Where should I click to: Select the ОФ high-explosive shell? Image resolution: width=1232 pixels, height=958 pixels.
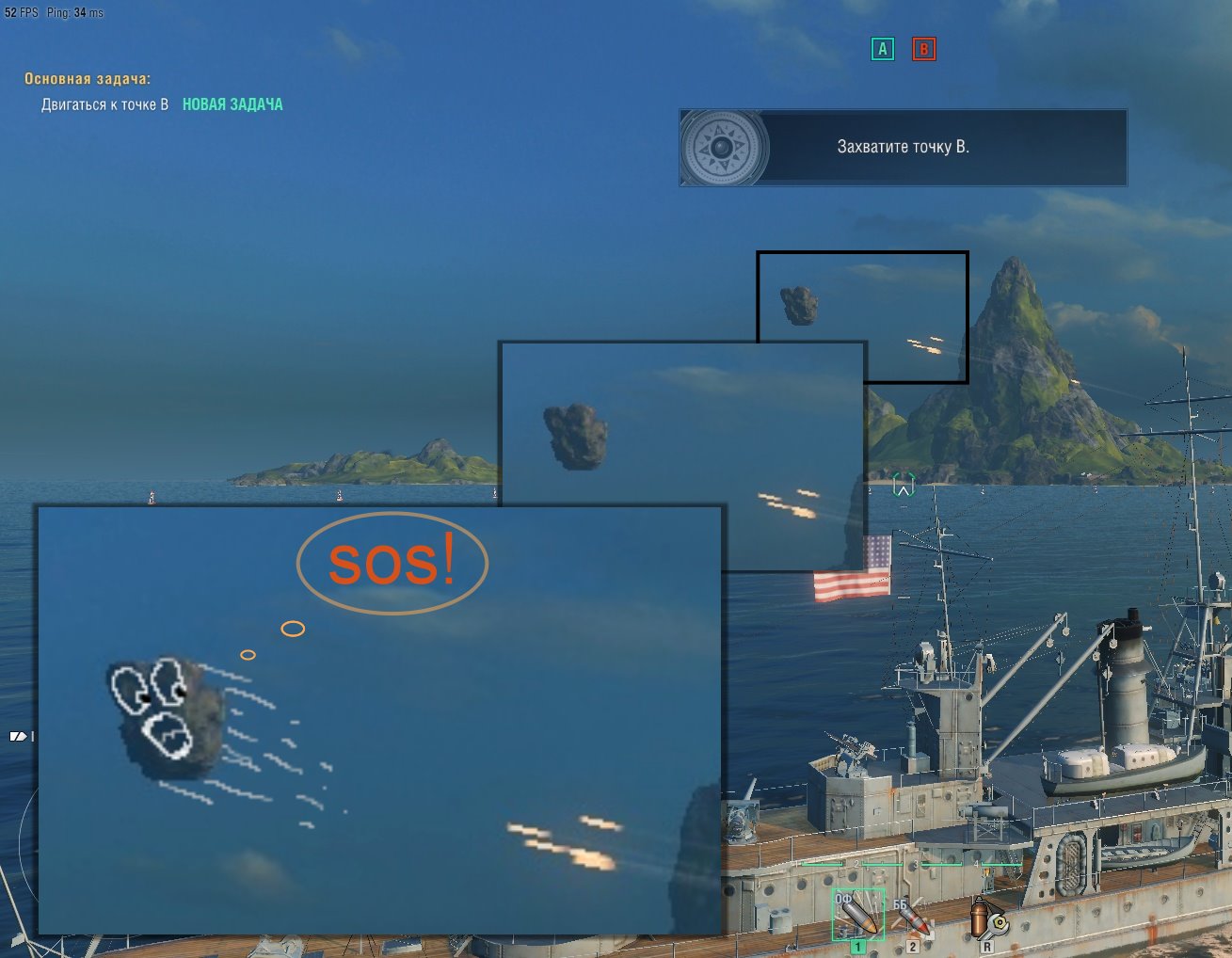857,915
